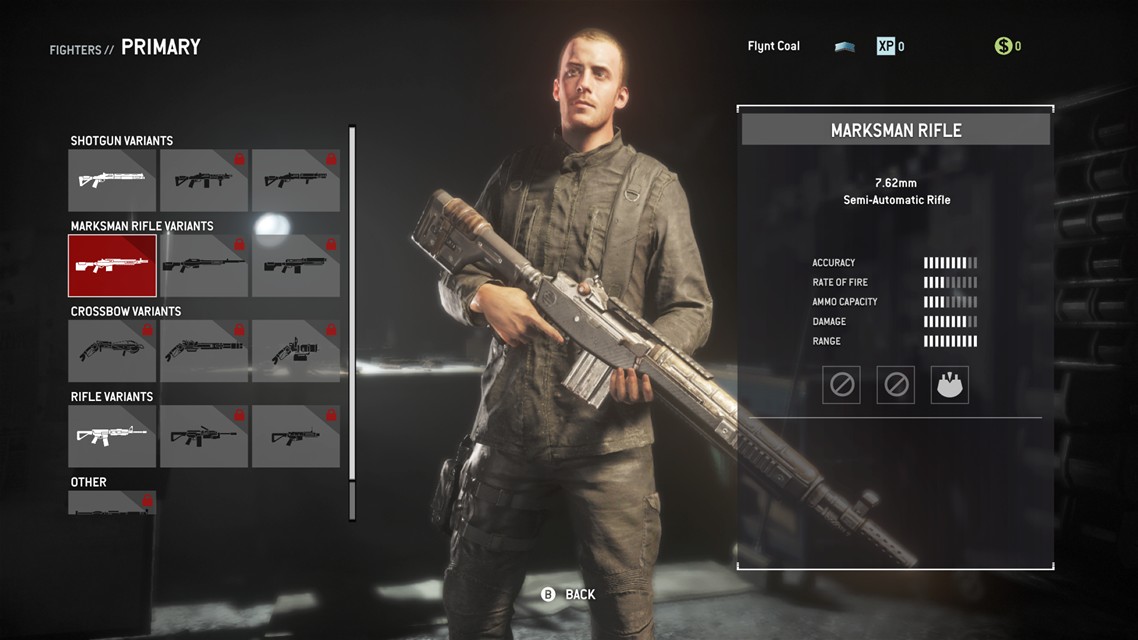Open the ammo attachment slot in weapon panel

coord(949,385)
